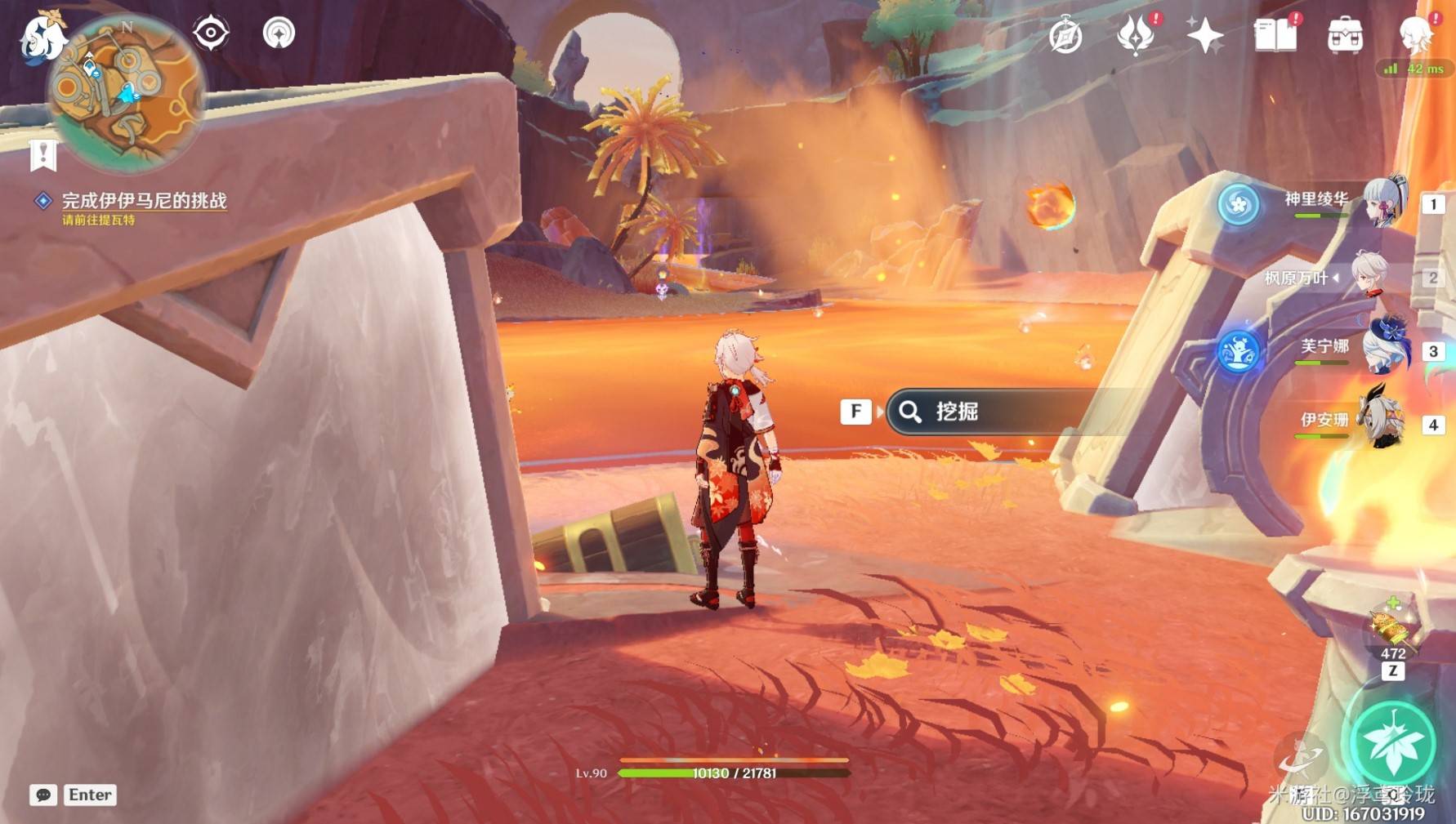Open the quest bookmark with exclamation mark
The height and width of the screenshot is (824, 1456).
pos(42,154)
